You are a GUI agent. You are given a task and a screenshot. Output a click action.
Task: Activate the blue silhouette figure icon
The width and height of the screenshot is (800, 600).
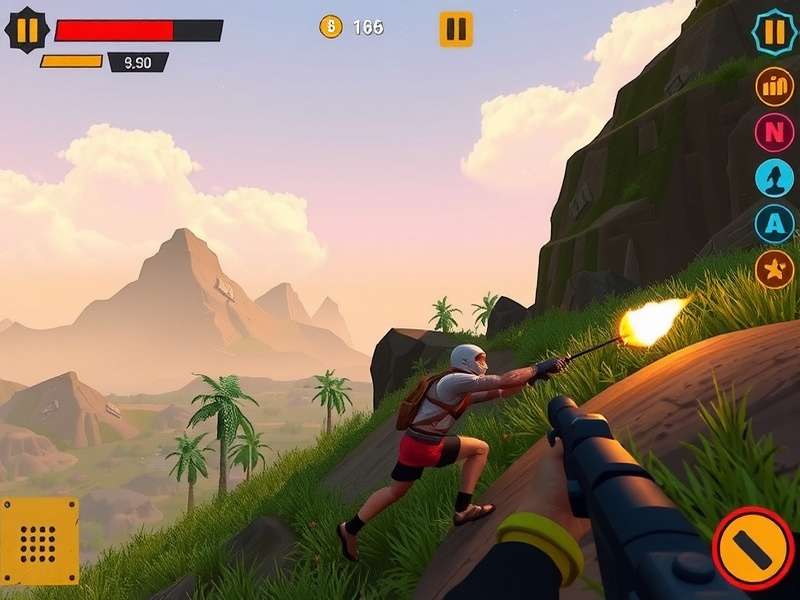coord(774,177)
